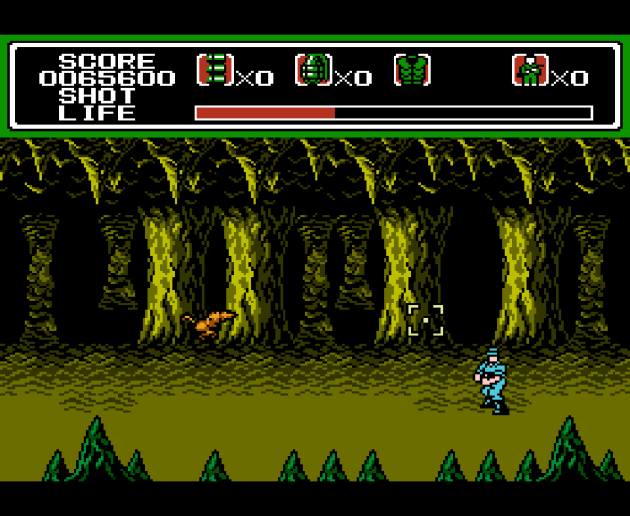630x516 pixels.
Task: Select the ammo magazine icon
Action: tap(215, 69)
